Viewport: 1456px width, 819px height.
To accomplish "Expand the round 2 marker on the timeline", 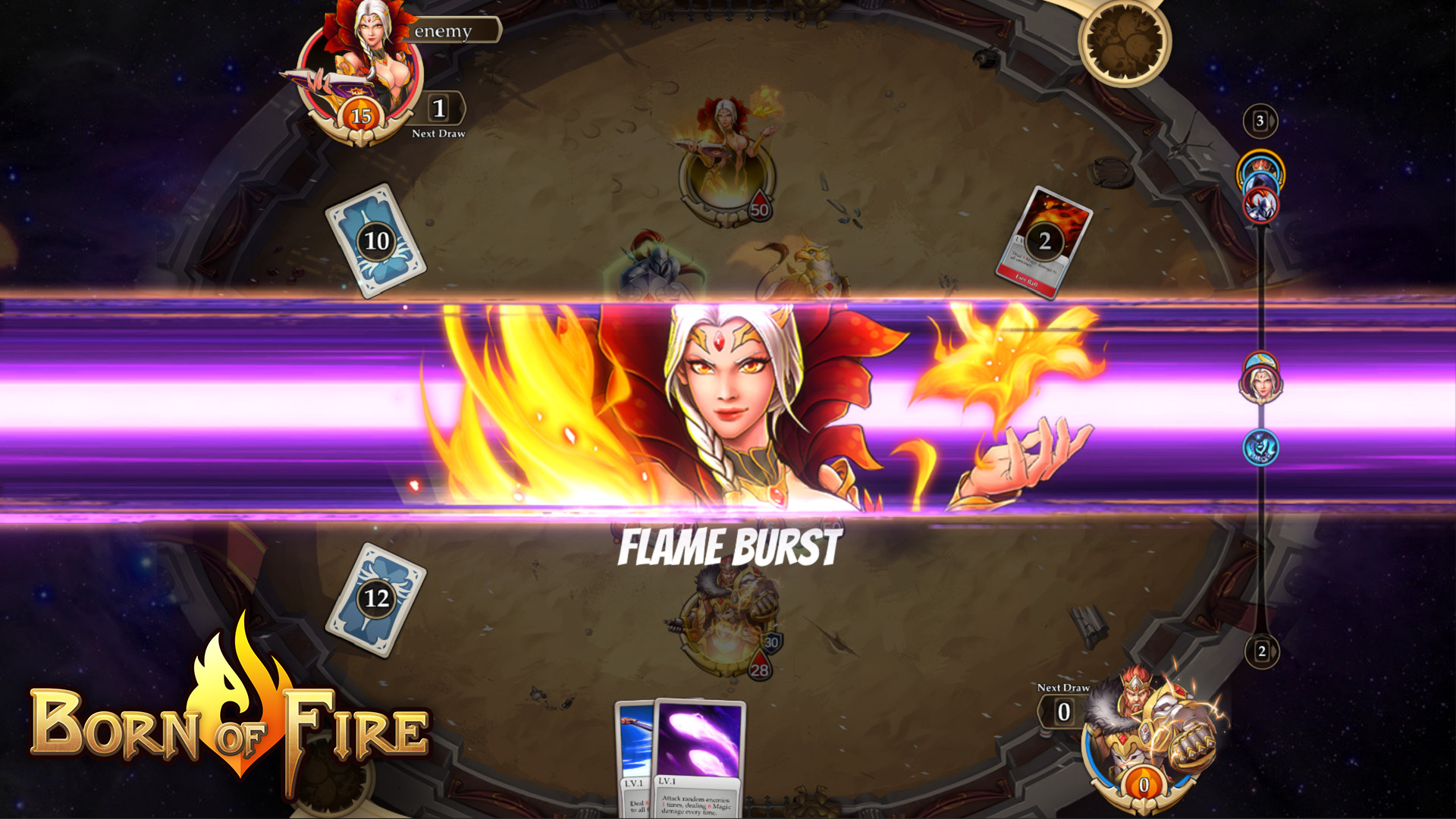I will 1260,651.
